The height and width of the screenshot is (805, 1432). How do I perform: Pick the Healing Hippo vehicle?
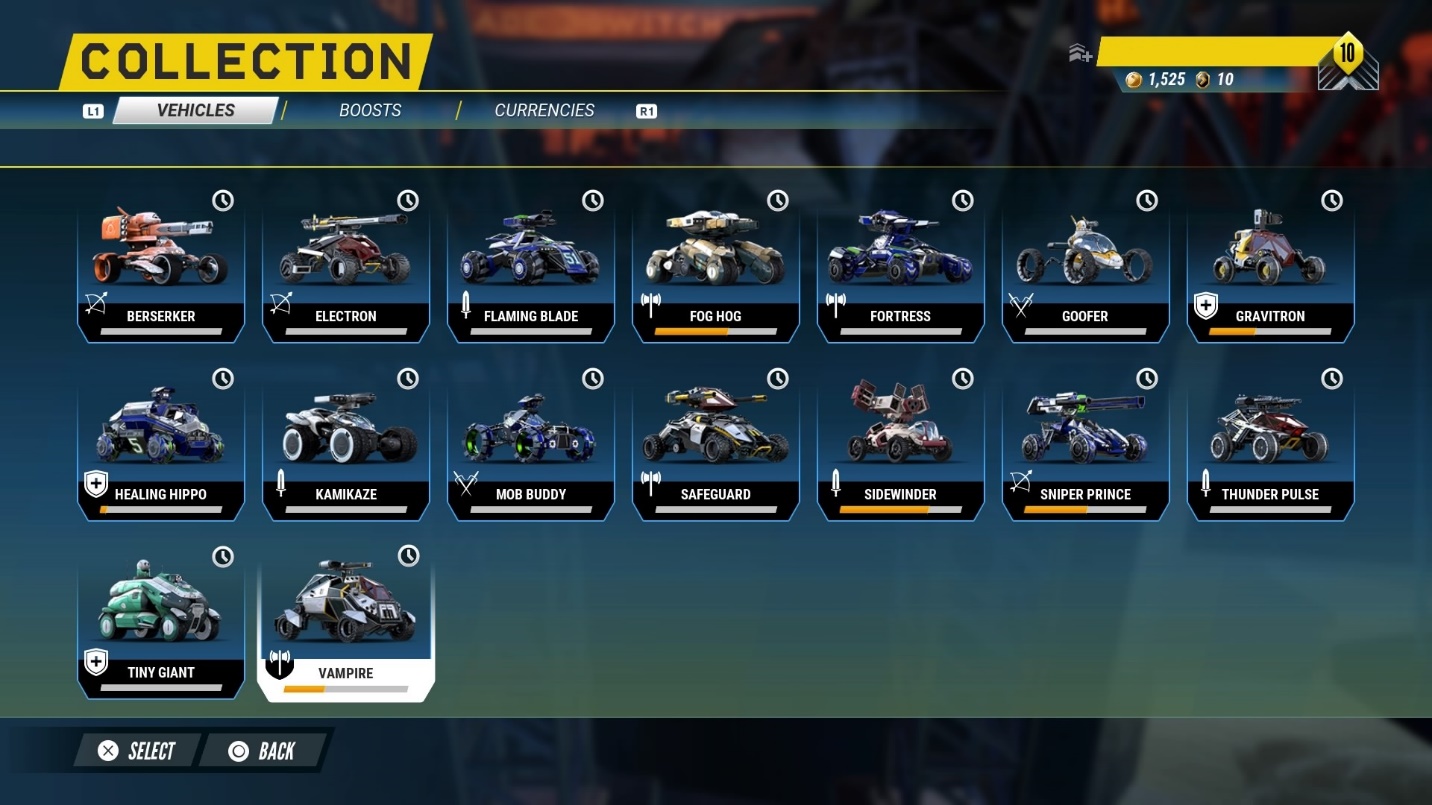[x=161, y=443]
